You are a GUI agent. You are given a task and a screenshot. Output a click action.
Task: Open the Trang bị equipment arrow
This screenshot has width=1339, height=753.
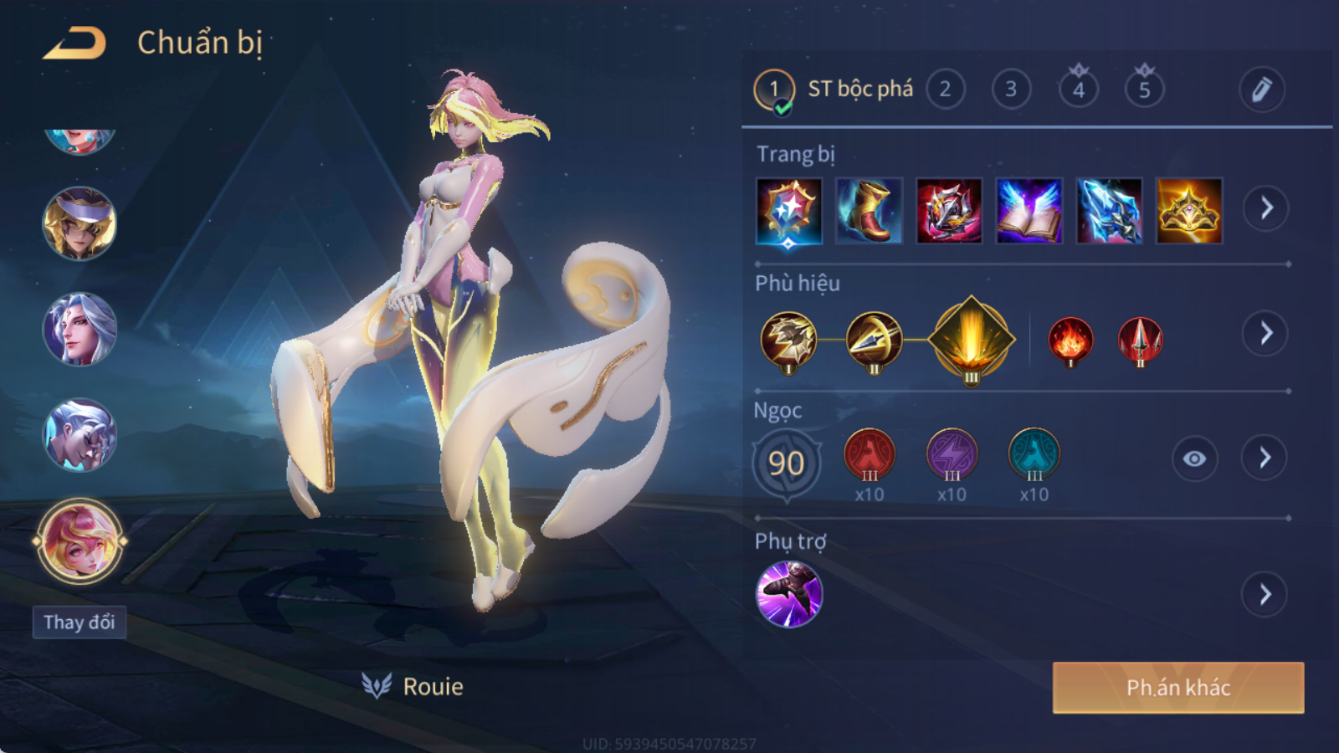pos(1265,209)
